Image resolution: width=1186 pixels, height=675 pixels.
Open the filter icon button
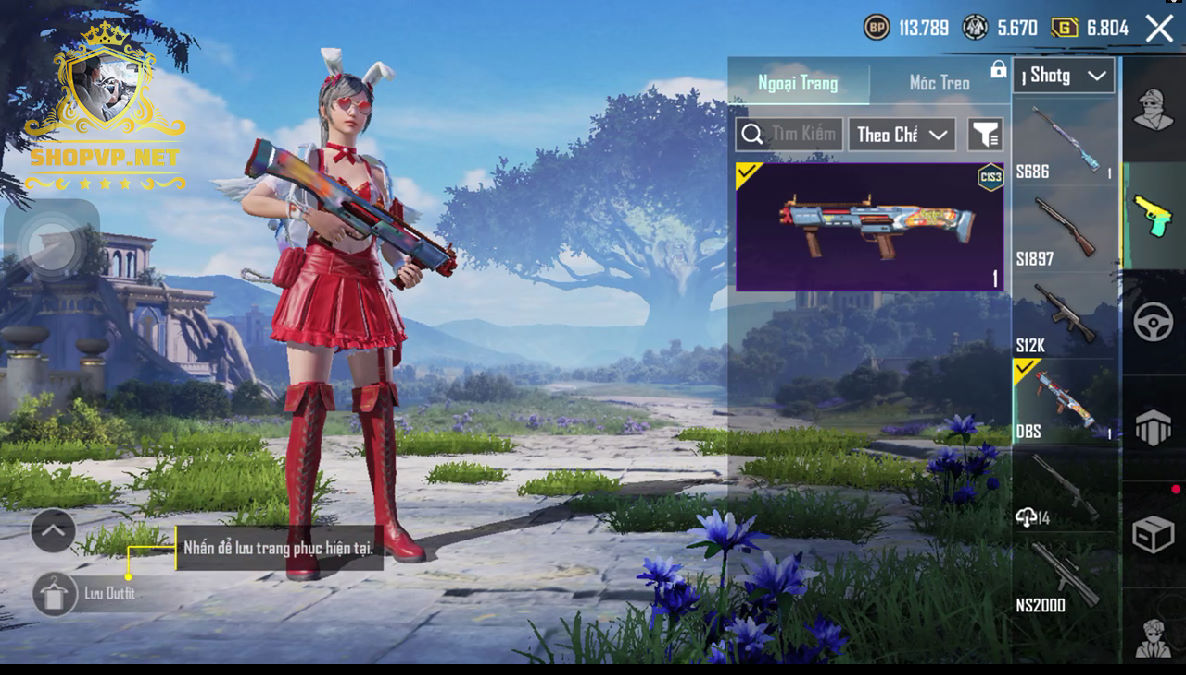(985, 134)
